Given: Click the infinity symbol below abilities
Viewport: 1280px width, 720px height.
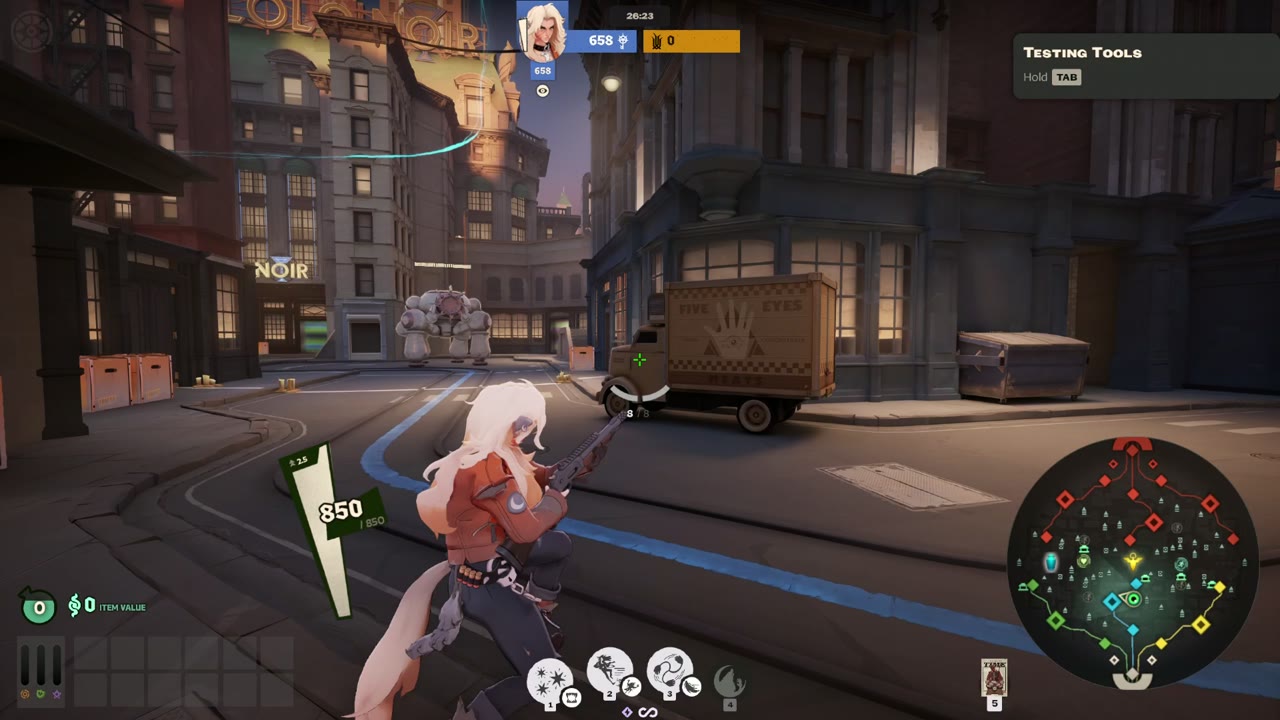Looking at the screenshot, I should pos(647,712).
